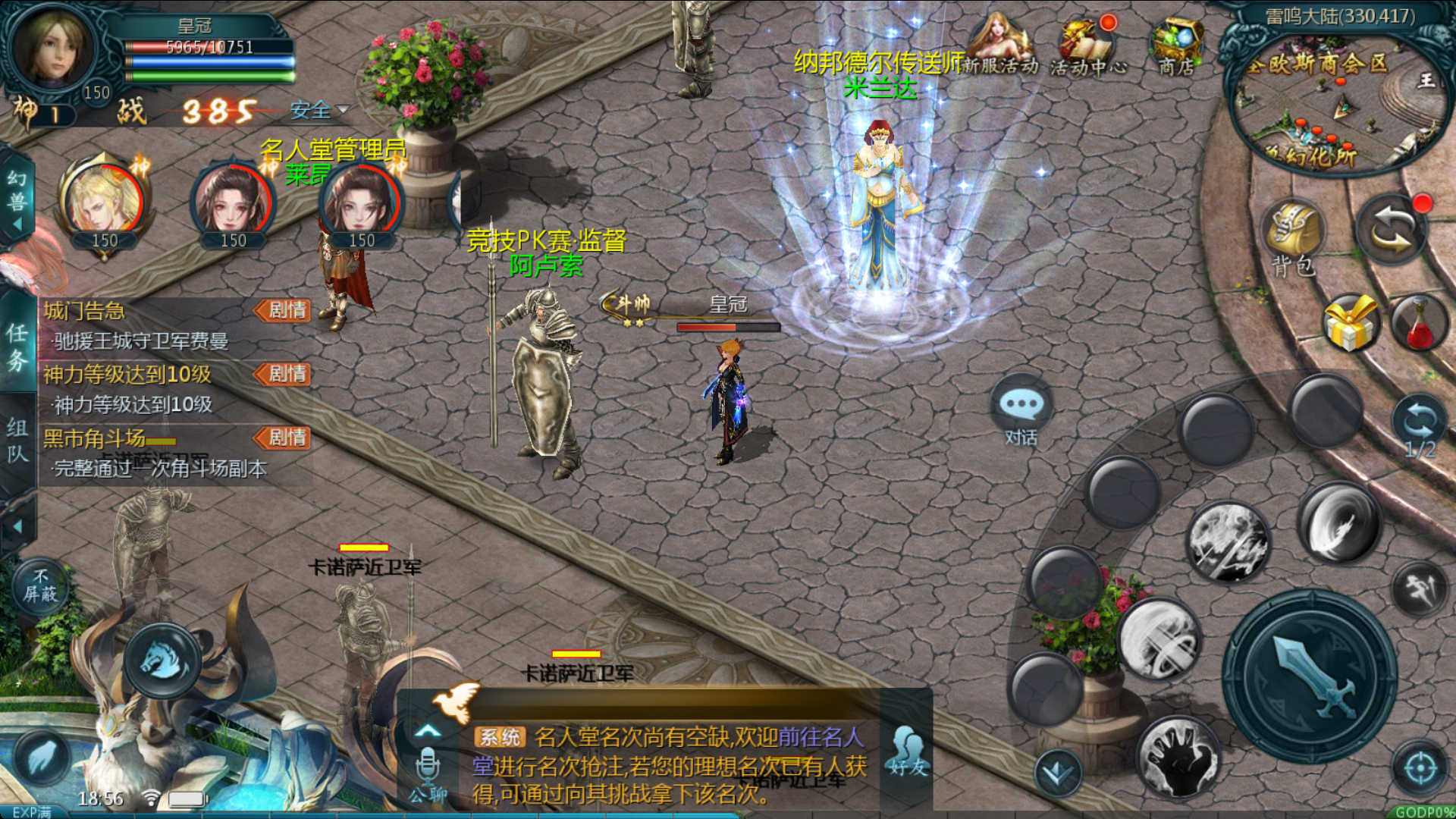
Task: Attack with the main sword button
Action: [1310, 676]
